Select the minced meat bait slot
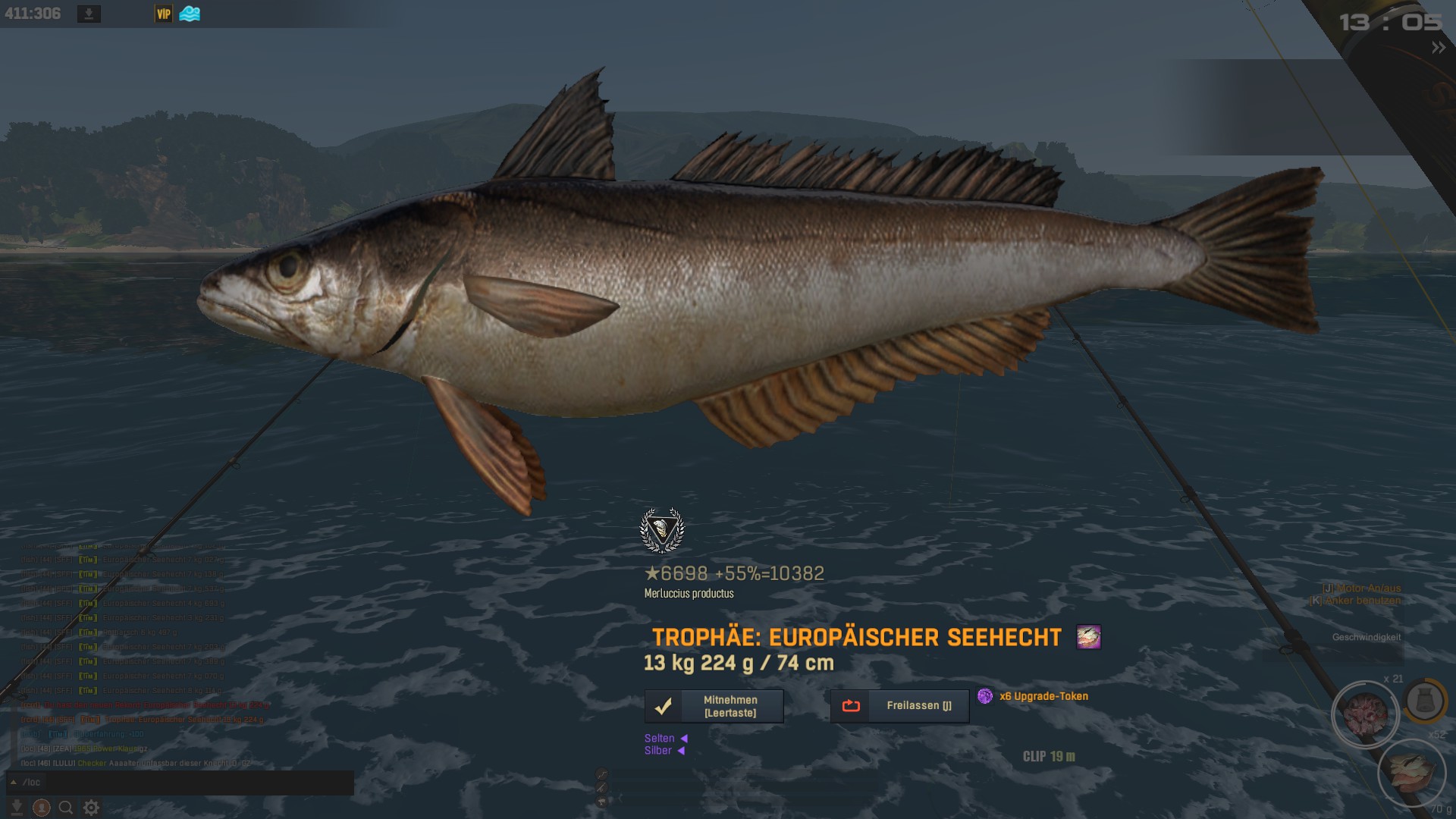This screenshot has width=1456, height=819. [1365, 714]
